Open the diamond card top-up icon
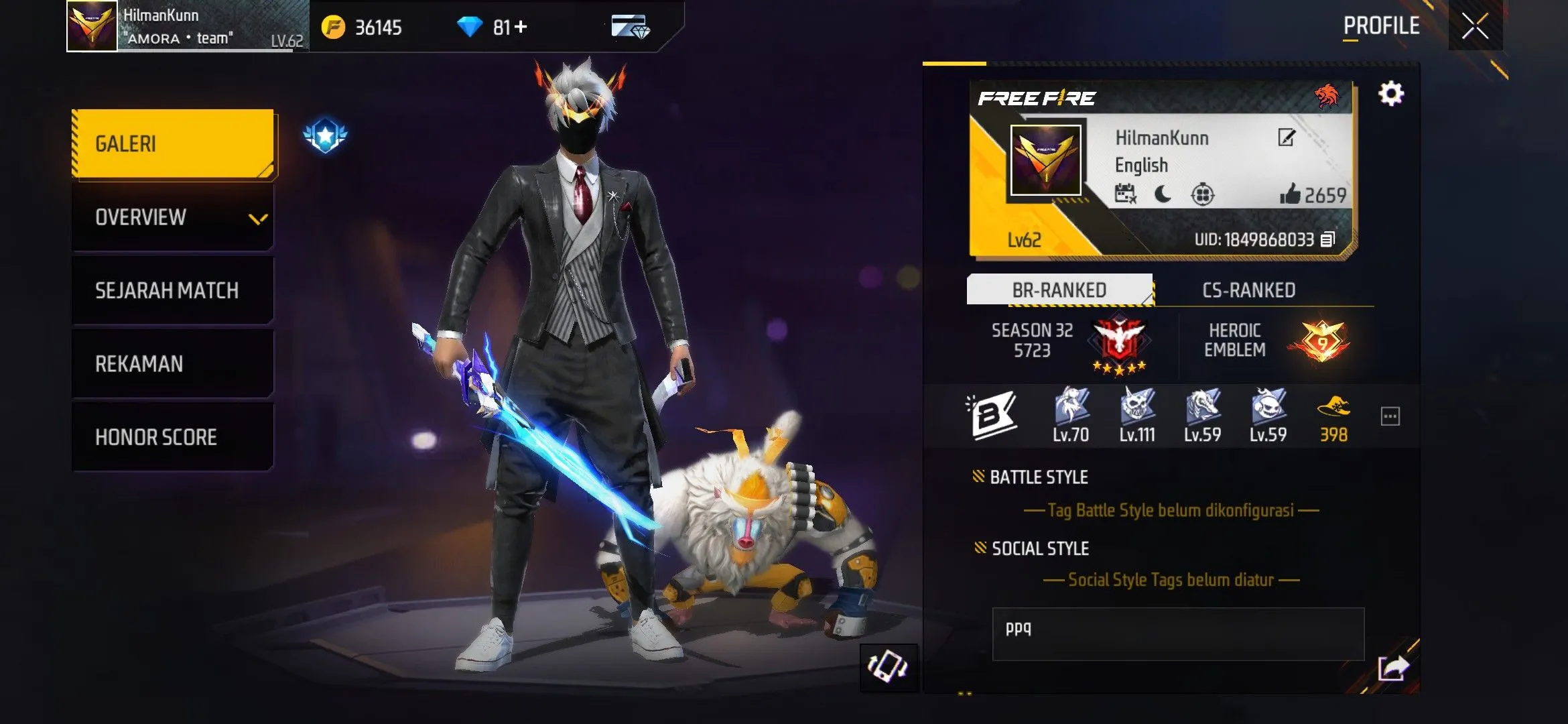This screenshot has height=724, width=1568. point(630,27)
